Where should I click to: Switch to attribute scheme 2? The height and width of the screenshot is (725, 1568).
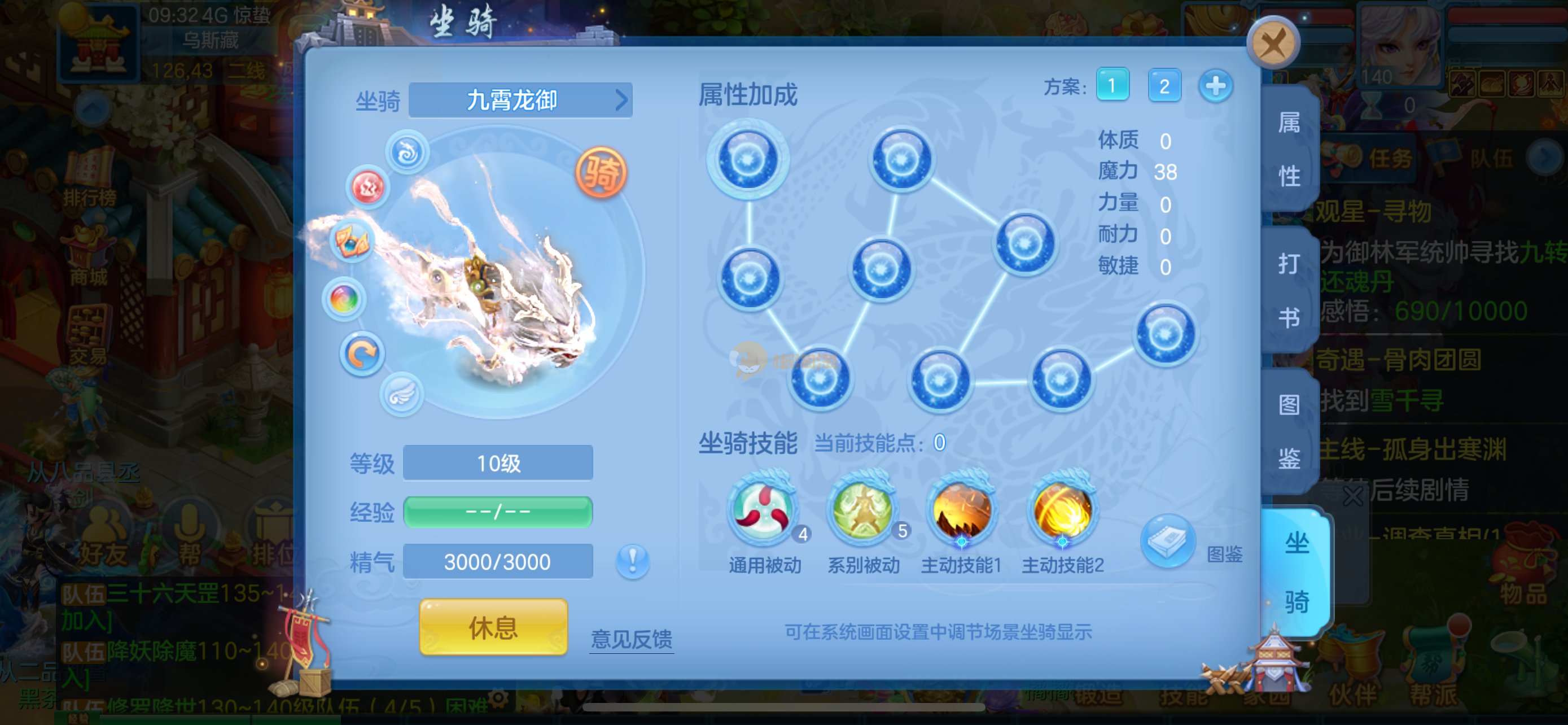[1164, 86]
